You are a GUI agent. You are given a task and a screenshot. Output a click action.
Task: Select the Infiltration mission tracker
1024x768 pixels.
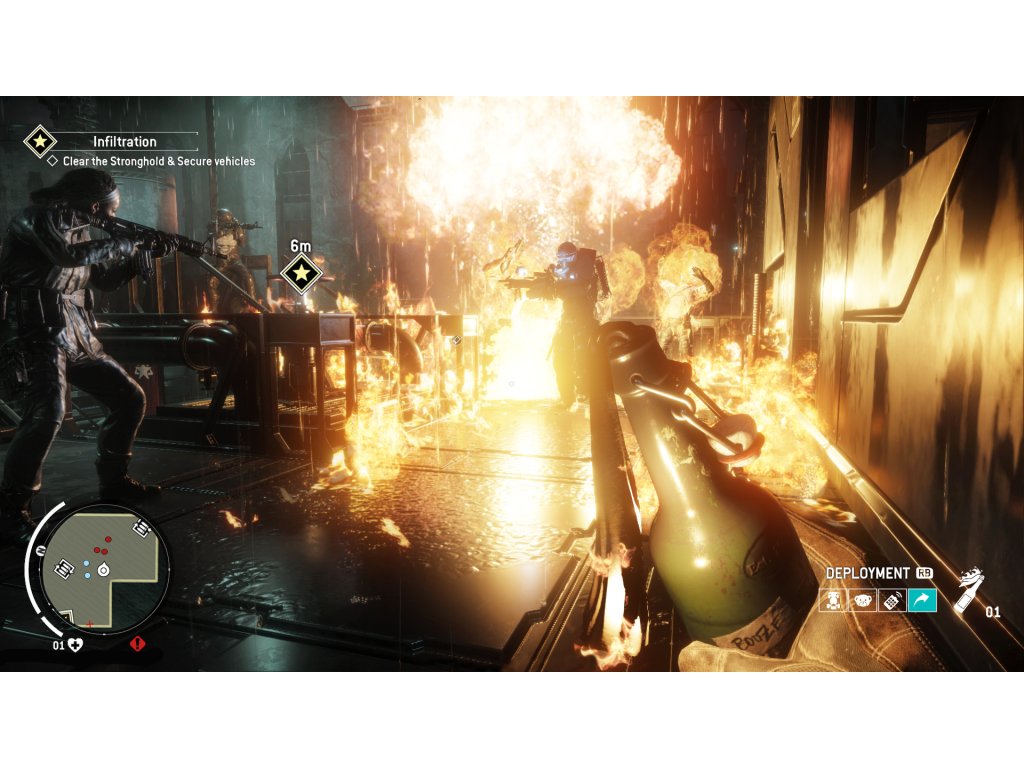124,142
